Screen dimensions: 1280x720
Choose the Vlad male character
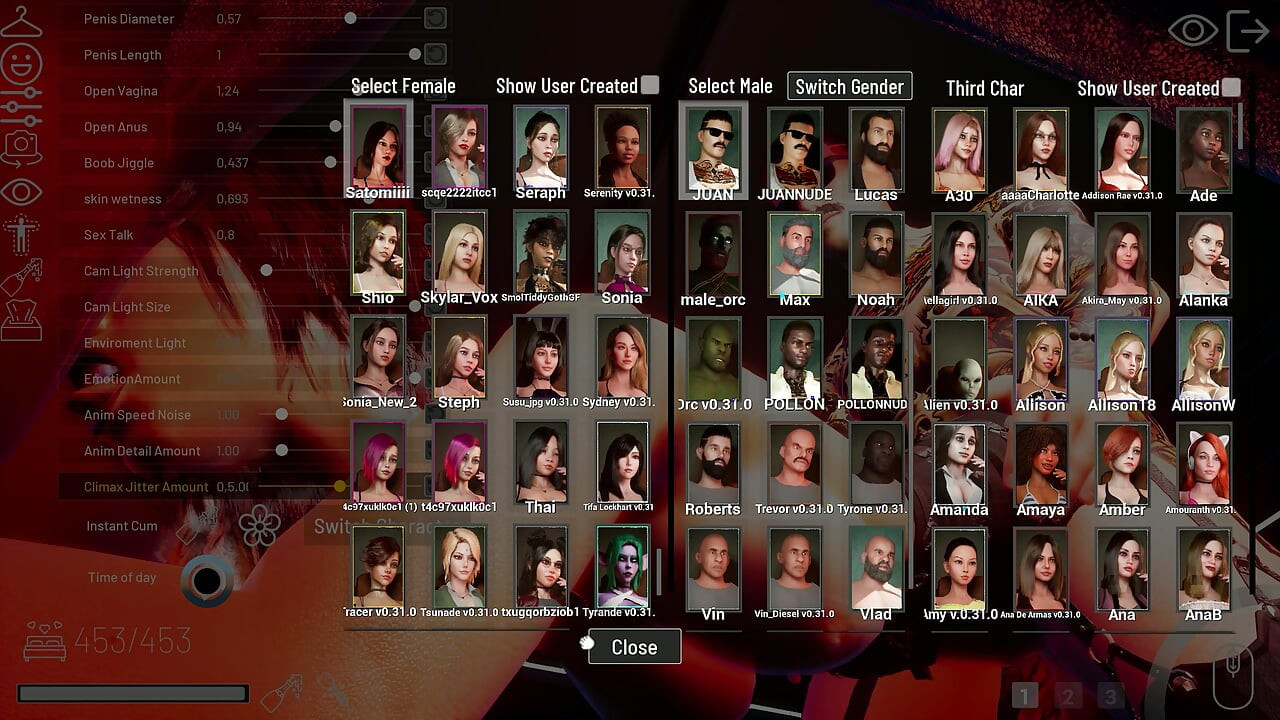point(876,568)
